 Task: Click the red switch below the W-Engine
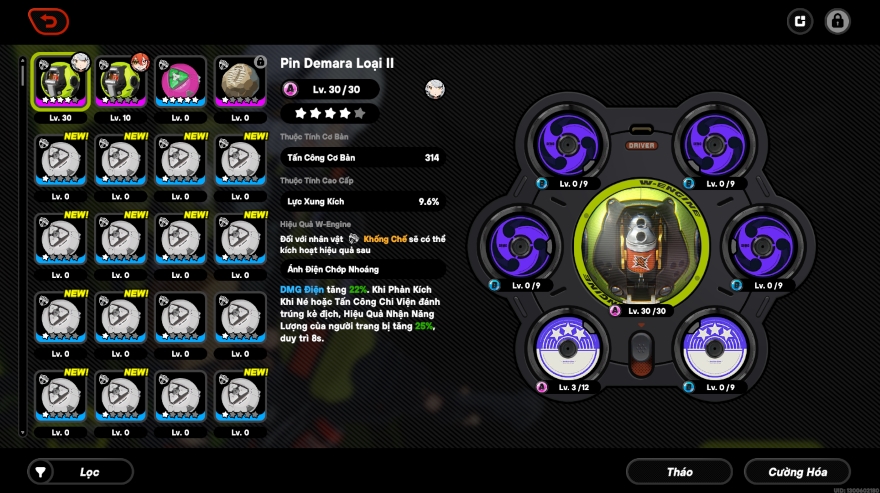point(640,352)
